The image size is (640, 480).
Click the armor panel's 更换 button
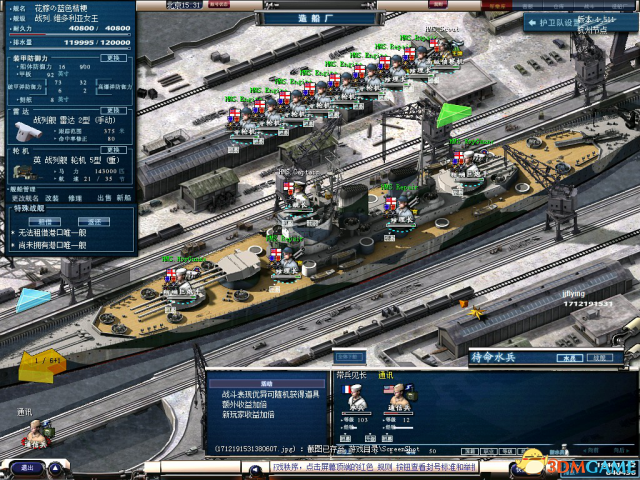(x=114, y=57)
